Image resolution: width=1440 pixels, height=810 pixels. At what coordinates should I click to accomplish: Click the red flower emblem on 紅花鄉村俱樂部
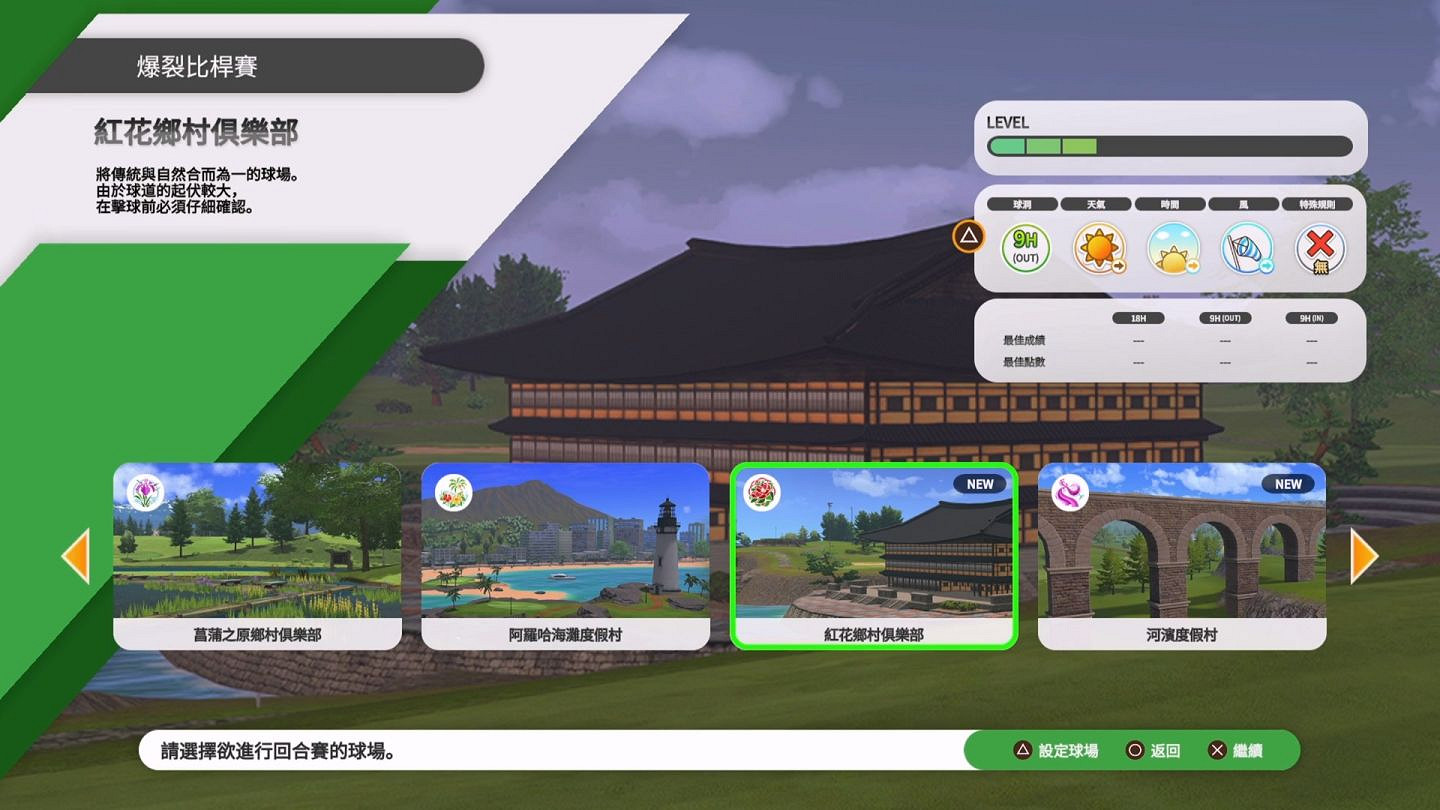(761, 492)
